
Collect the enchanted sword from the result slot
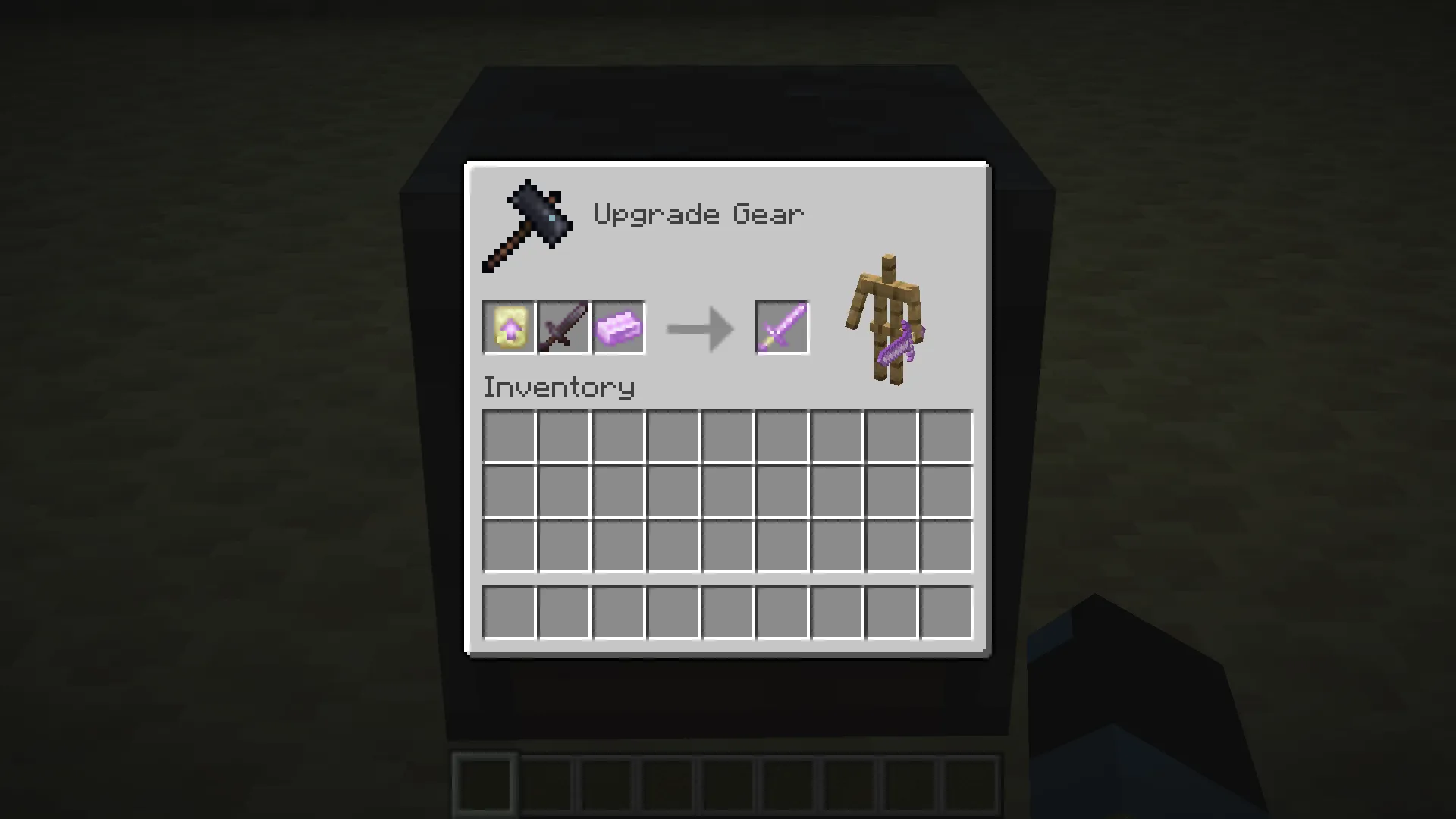(782, 328)
